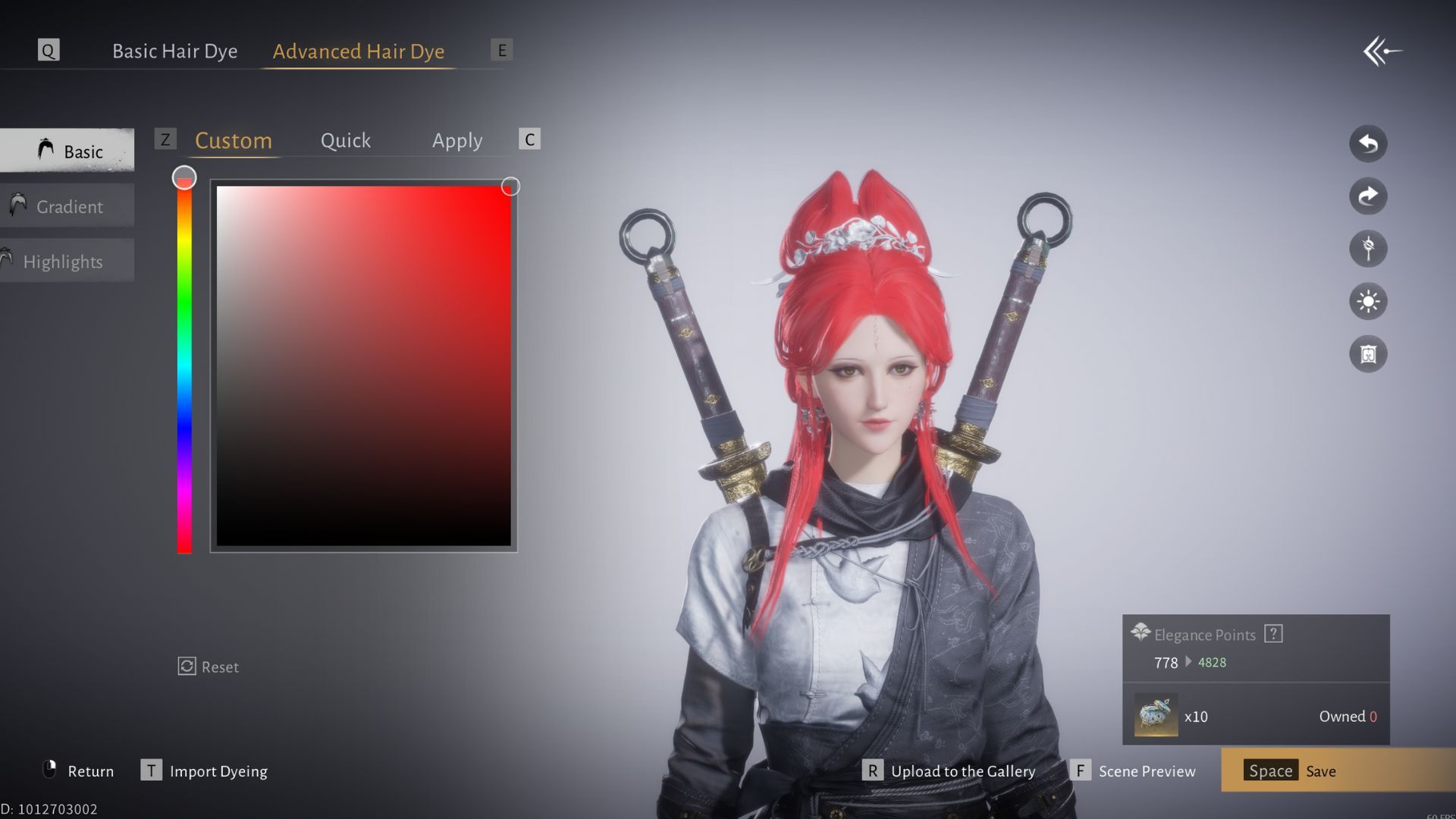Viewport: 1456px width, 819px height.
Task: Select the dye item icon marked x10
Action: (1156, 715)
